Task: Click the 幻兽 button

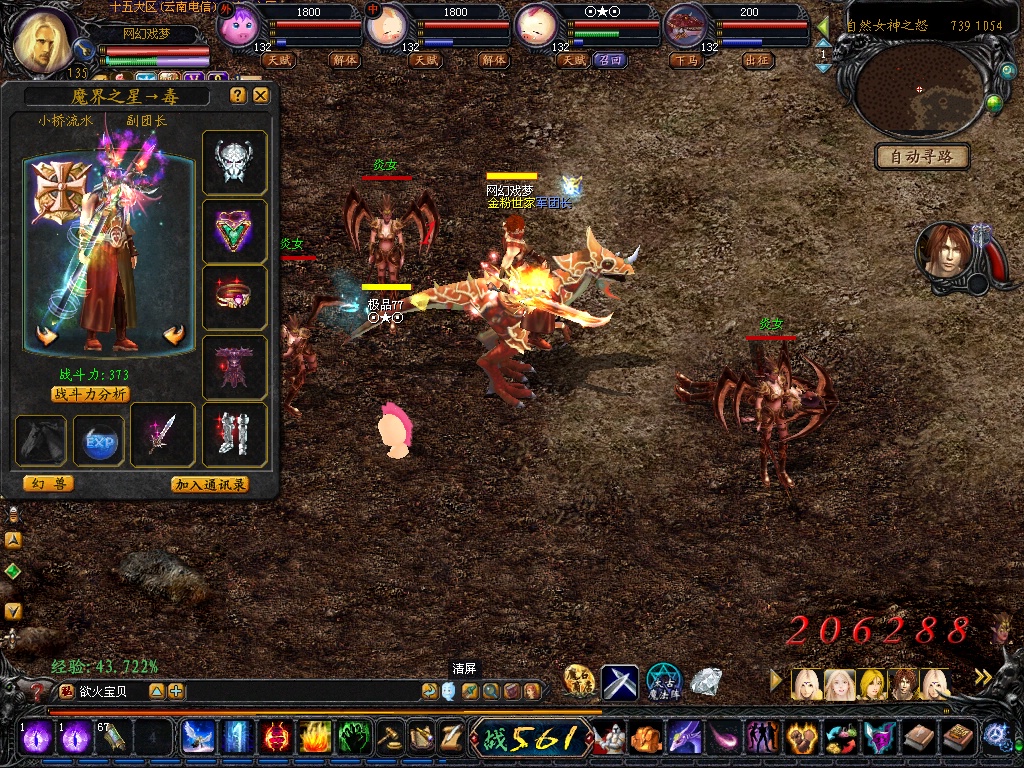Action: [48, 484]
